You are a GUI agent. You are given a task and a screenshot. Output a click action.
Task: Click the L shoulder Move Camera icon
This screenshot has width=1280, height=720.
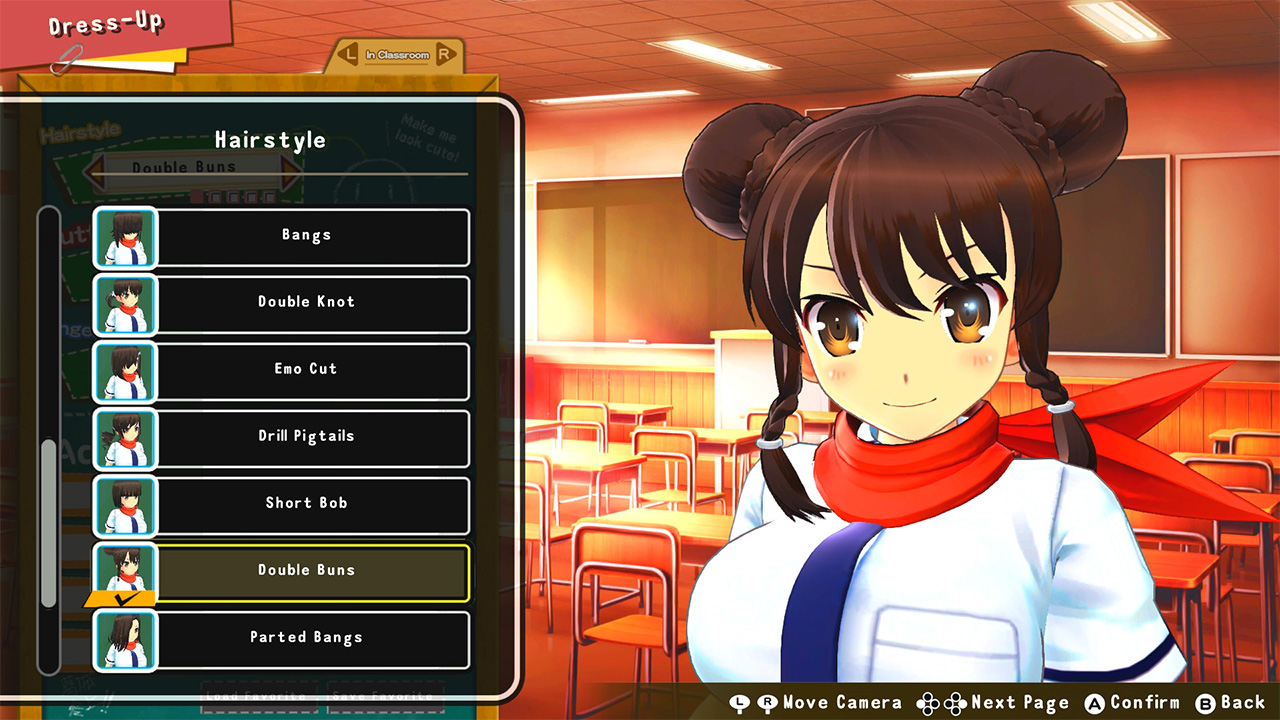(x=739, y=702)
